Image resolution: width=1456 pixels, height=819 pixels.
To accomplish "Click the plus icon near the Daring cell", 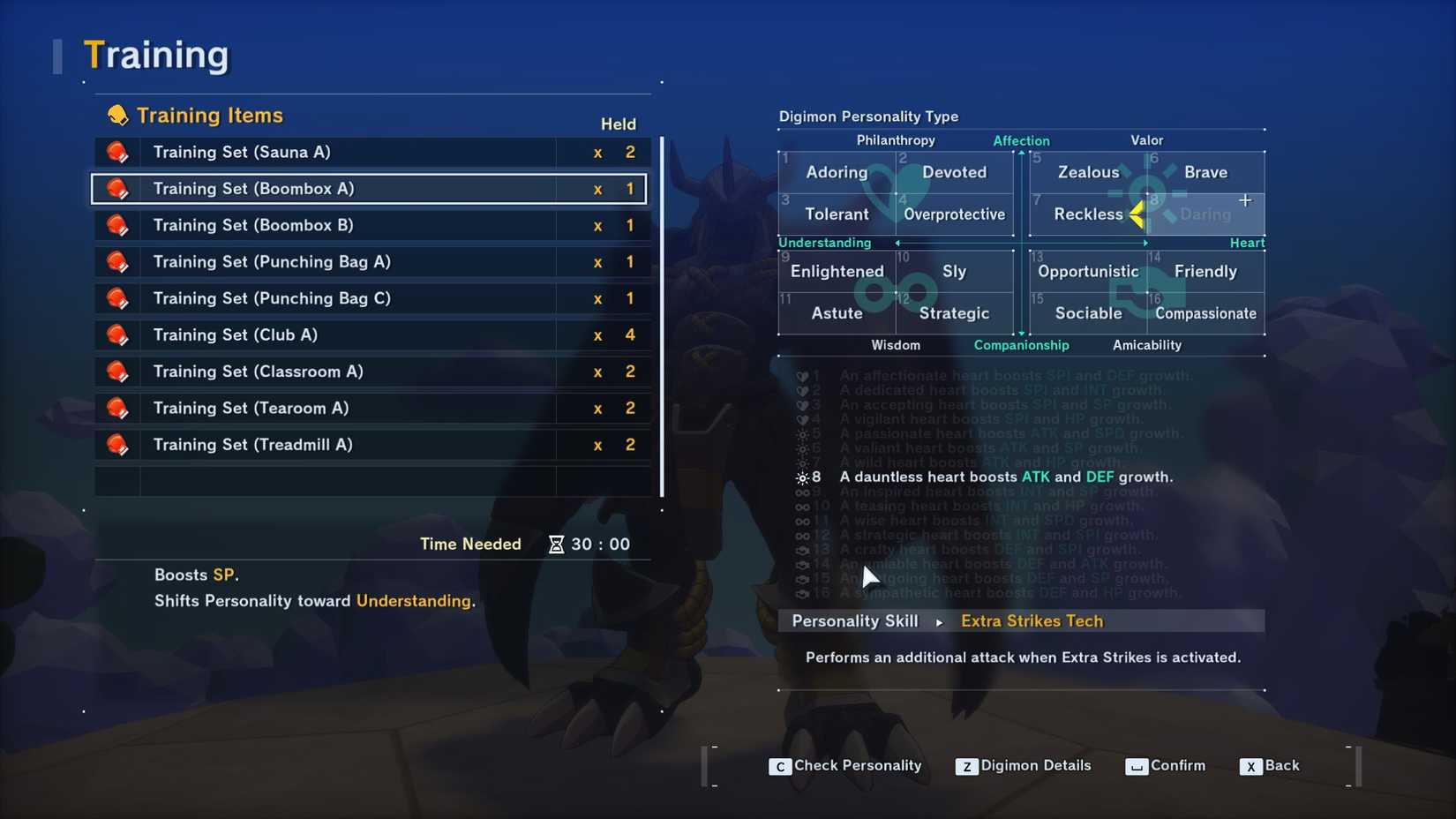I will (x=1246, y=200).
